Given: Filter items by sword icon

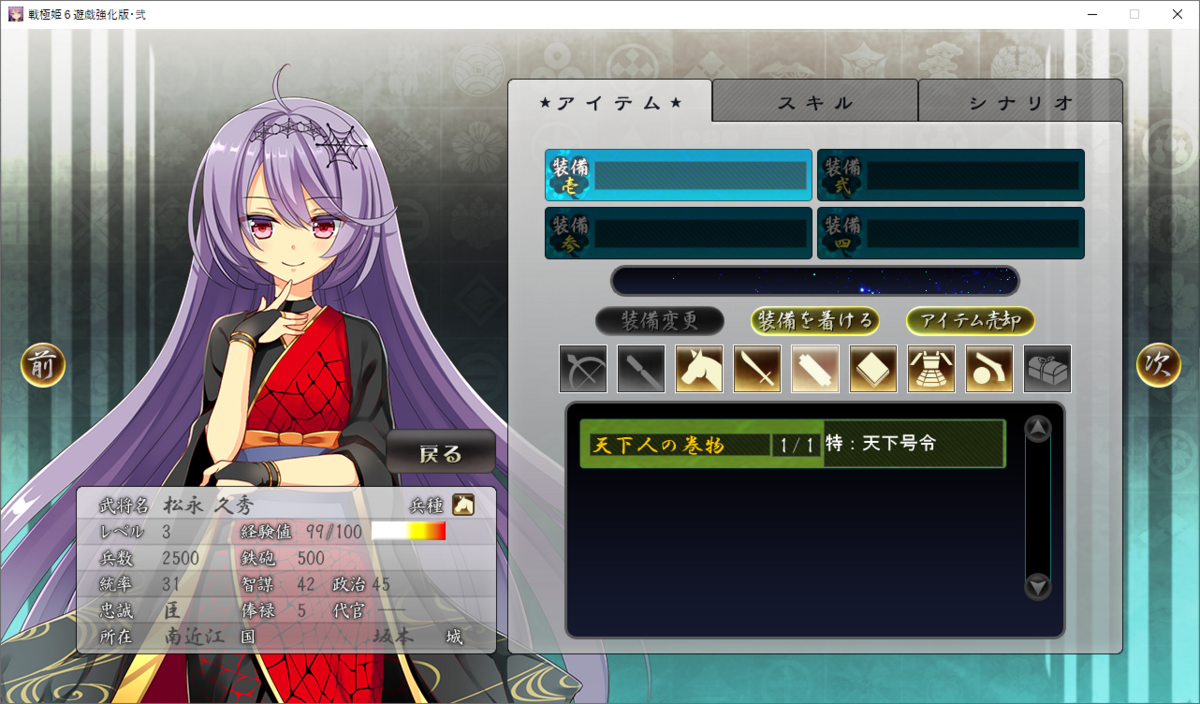Looking at the screenshot, I should (757, 369).
